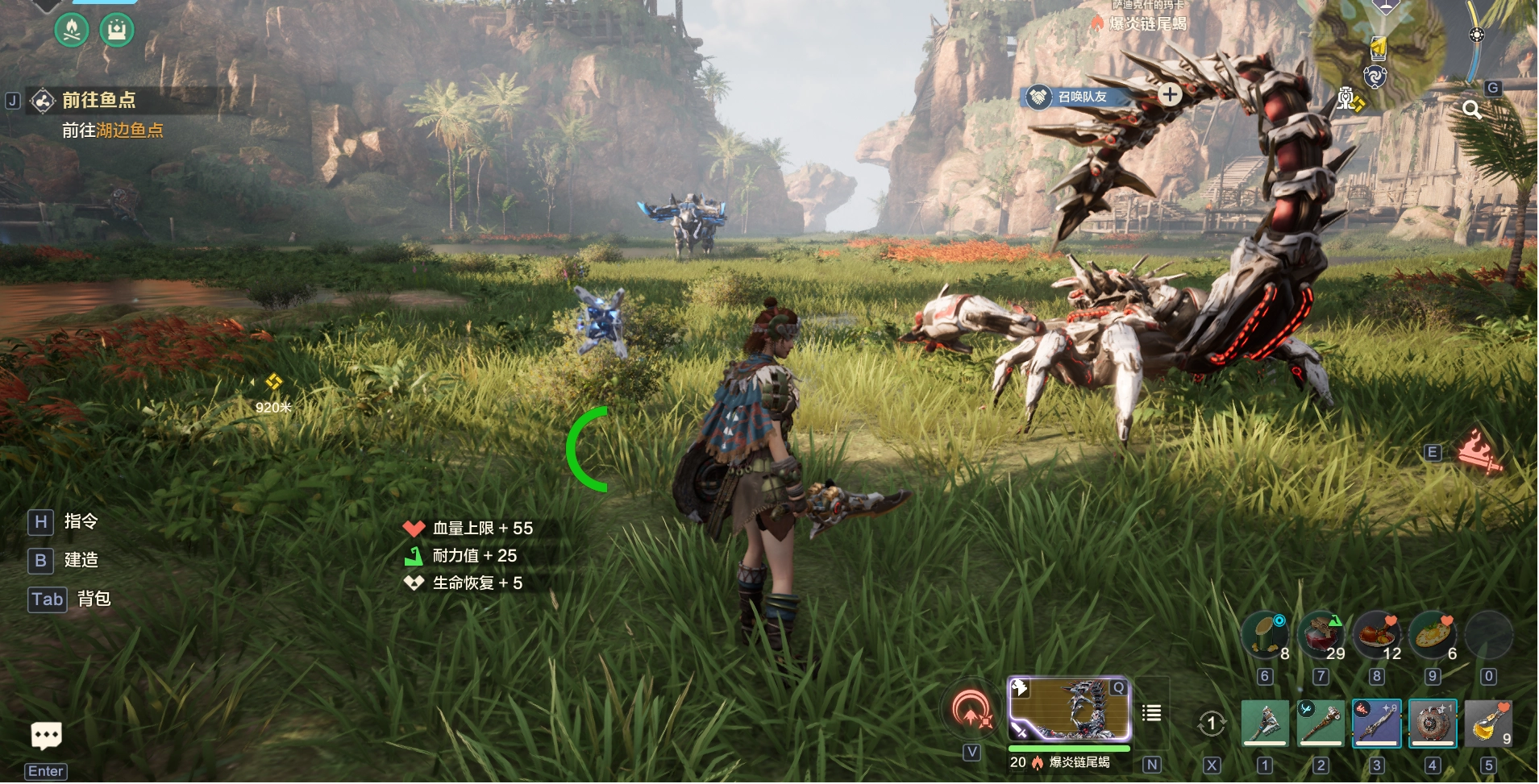The height and width of the screenshot is (784, 1539).
Task: Use the red jar consumable
Action: [1321, 635]
